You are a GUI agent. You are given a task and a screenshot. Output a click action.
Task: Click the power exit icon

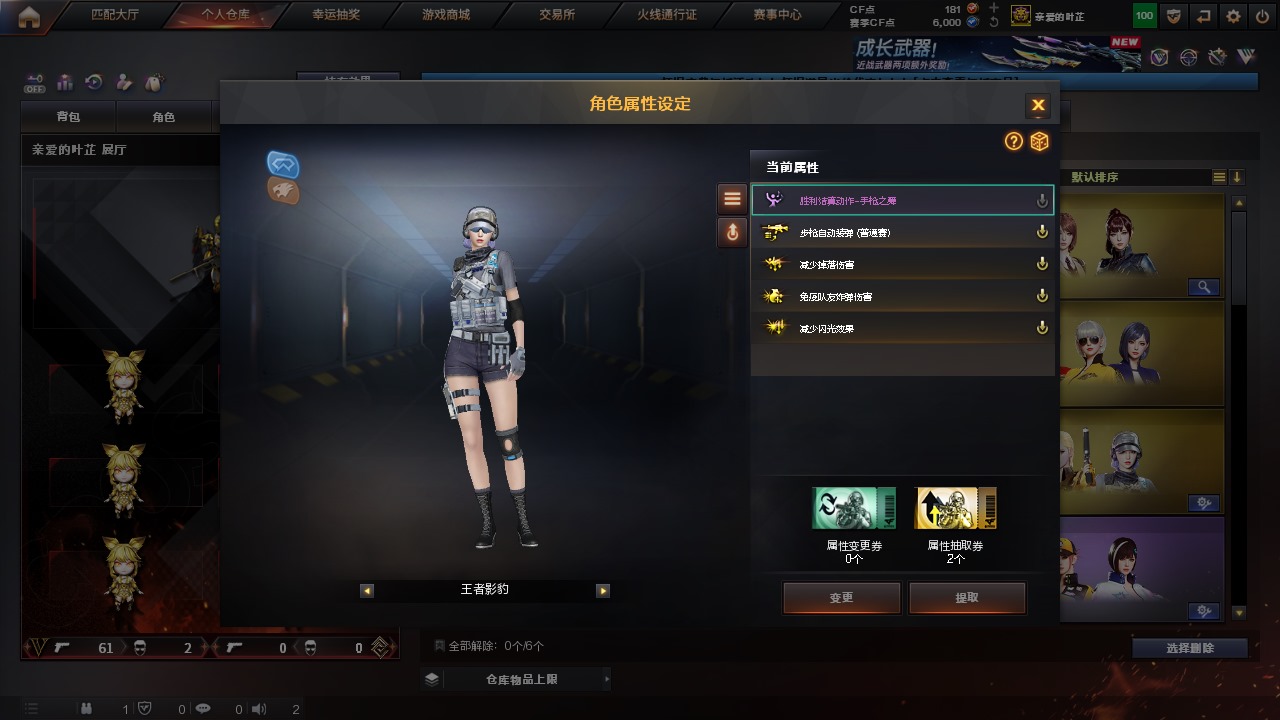(x=1262, y=16)
